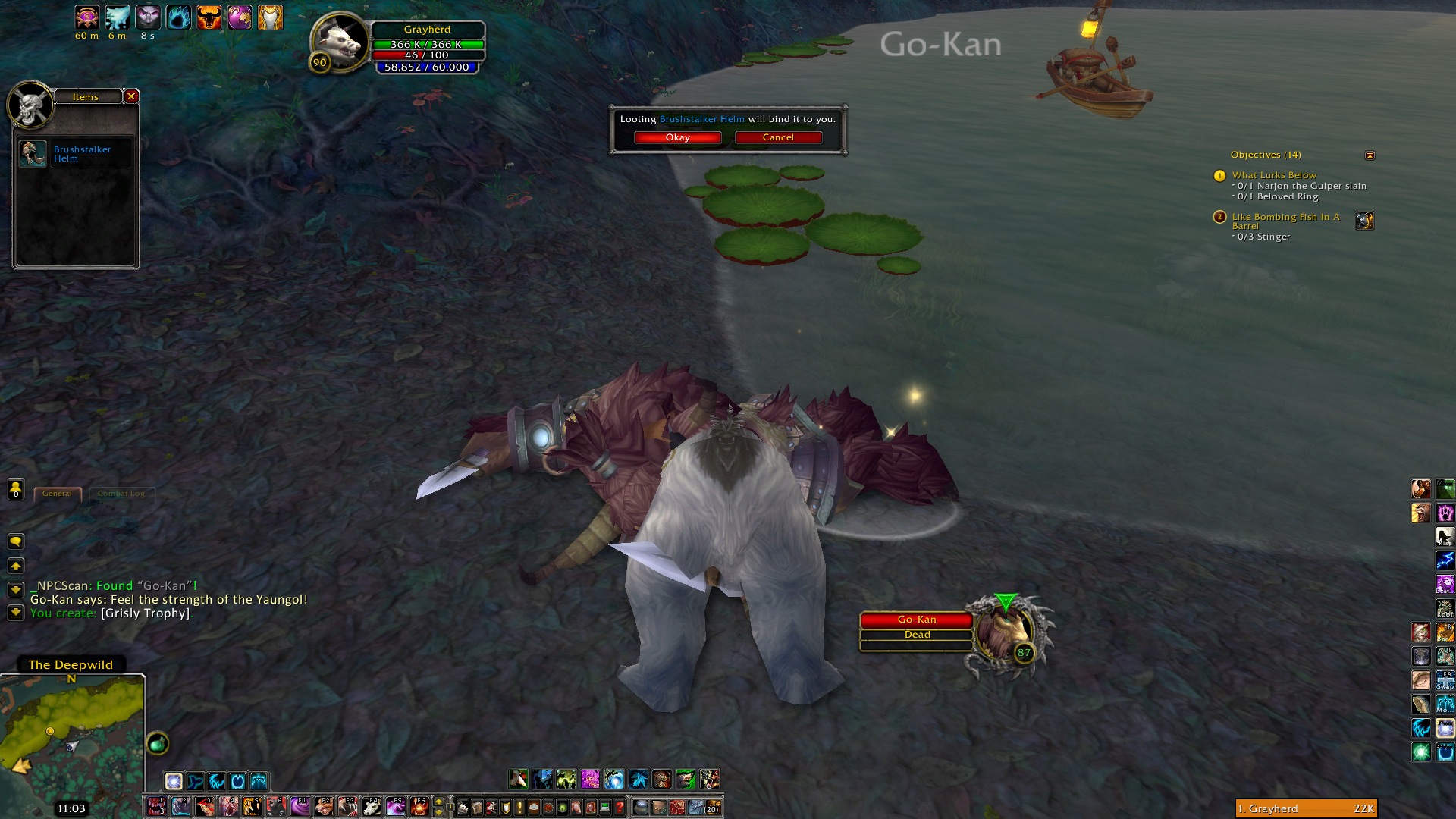
Task: Open the What Lurks Below quest
Action: pos(1274,175)
